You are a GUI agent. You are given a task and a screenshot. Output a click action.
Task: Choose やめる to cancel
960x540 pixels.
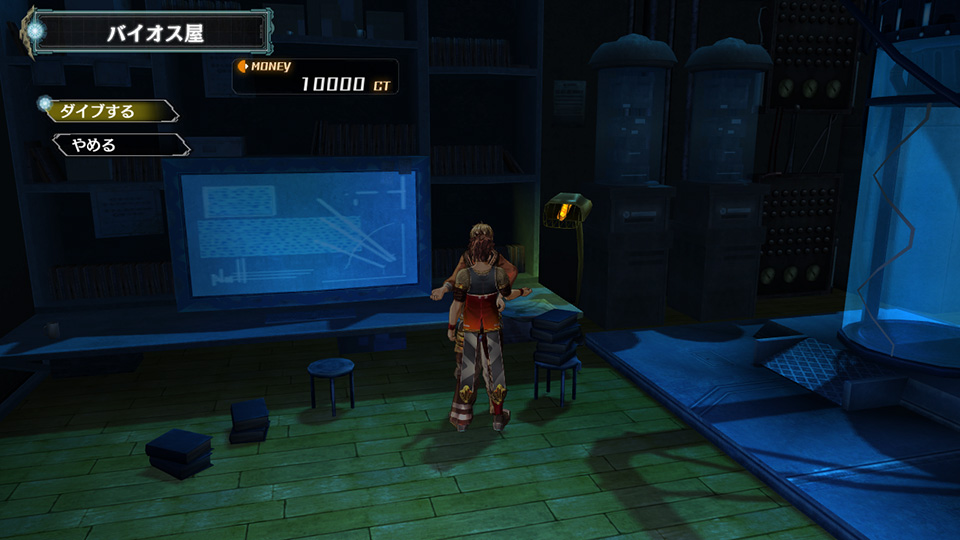click(x=110, y=145)
